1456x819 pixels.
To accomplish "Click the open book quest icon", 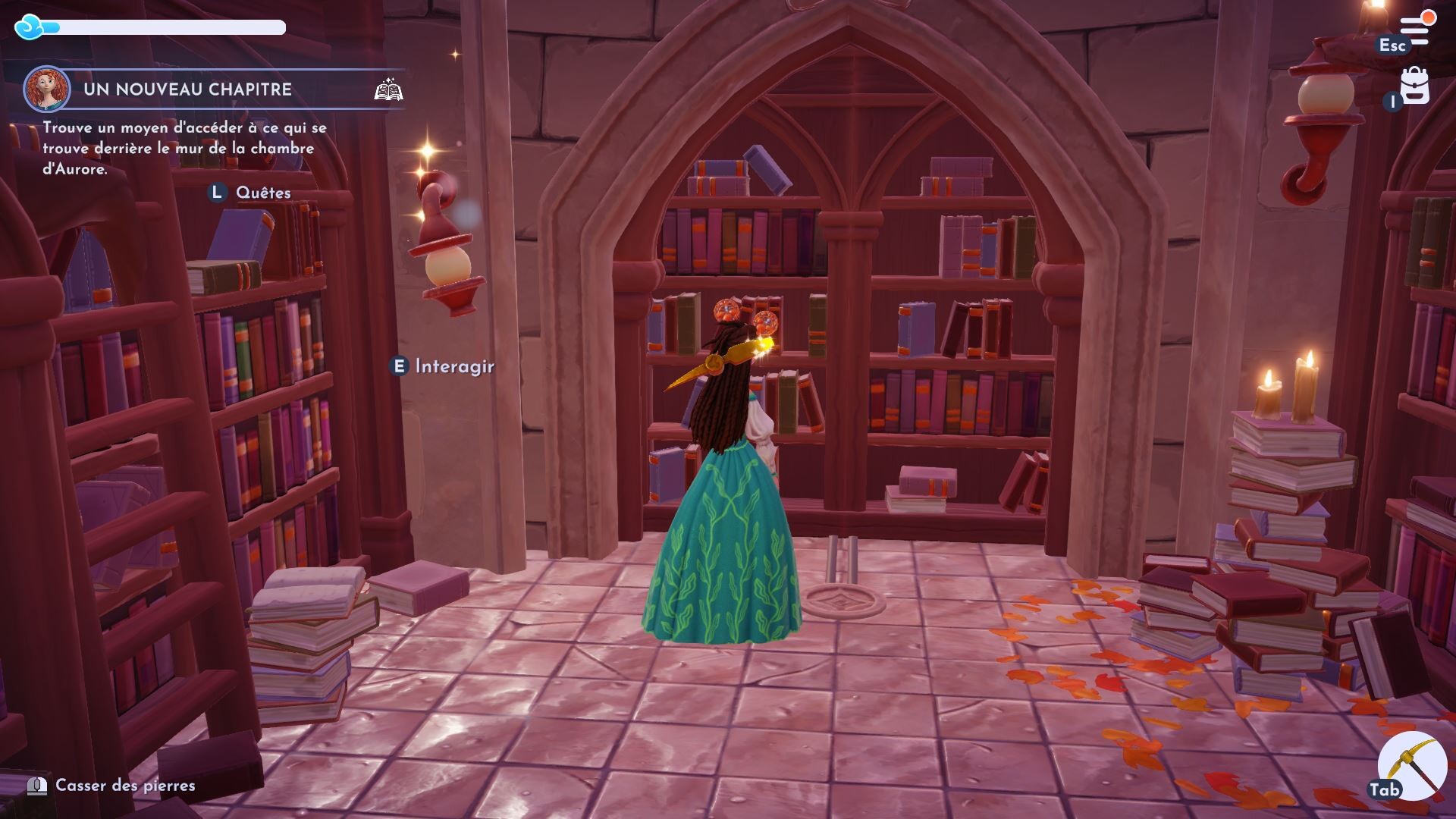I will click(x=389, y=90).
